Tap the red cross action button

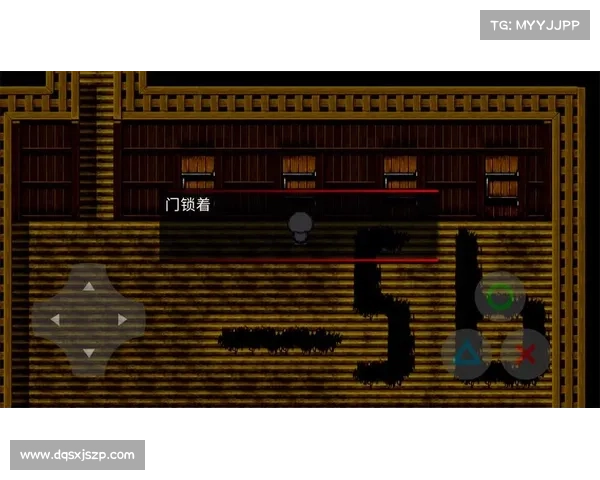(x=526, y=354)
